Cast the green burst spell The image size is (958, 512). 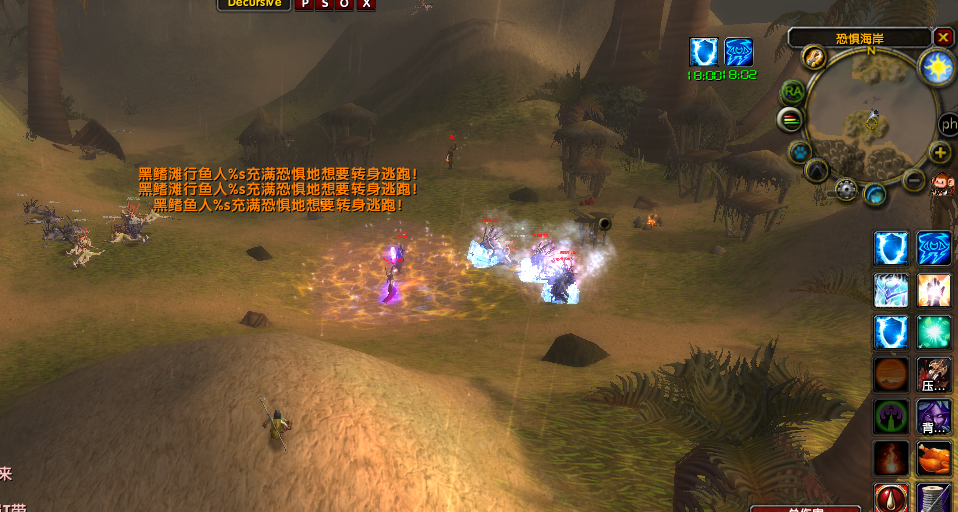934,333
